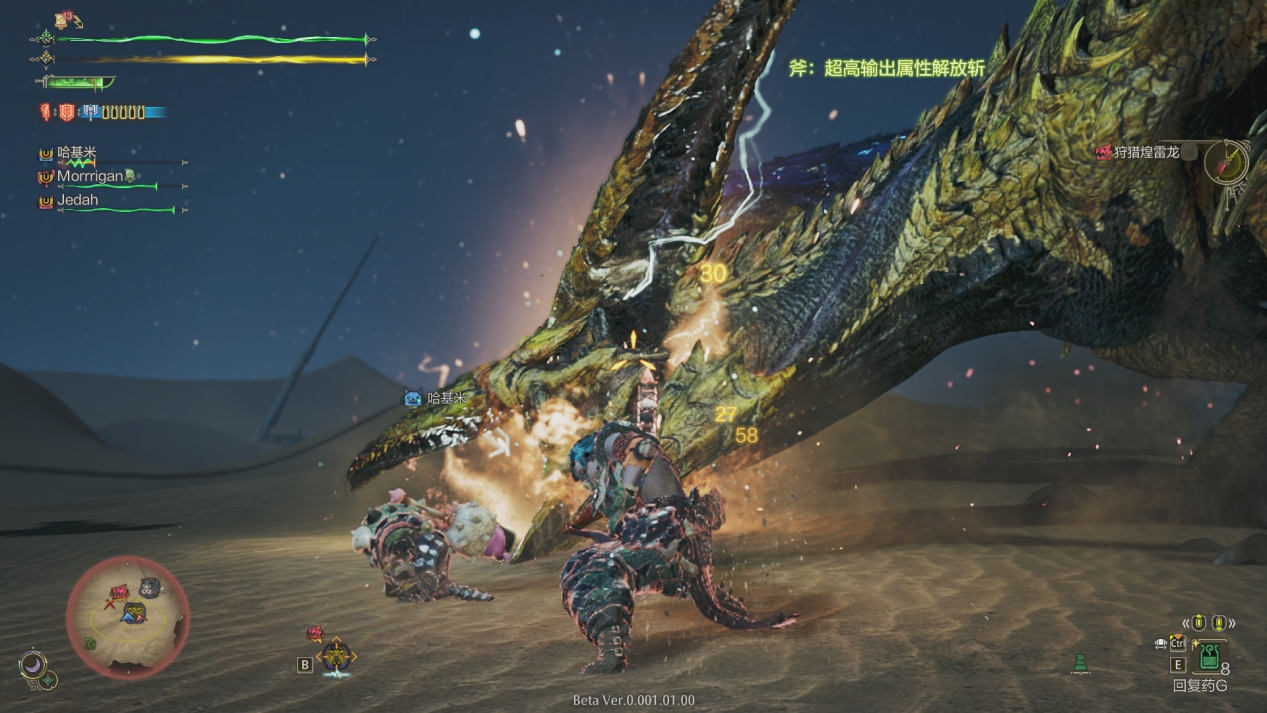The width and height of the screenshot is (1267, 713).
Task: Click the grey monster icon on minimap
Action: coord(150,588)
